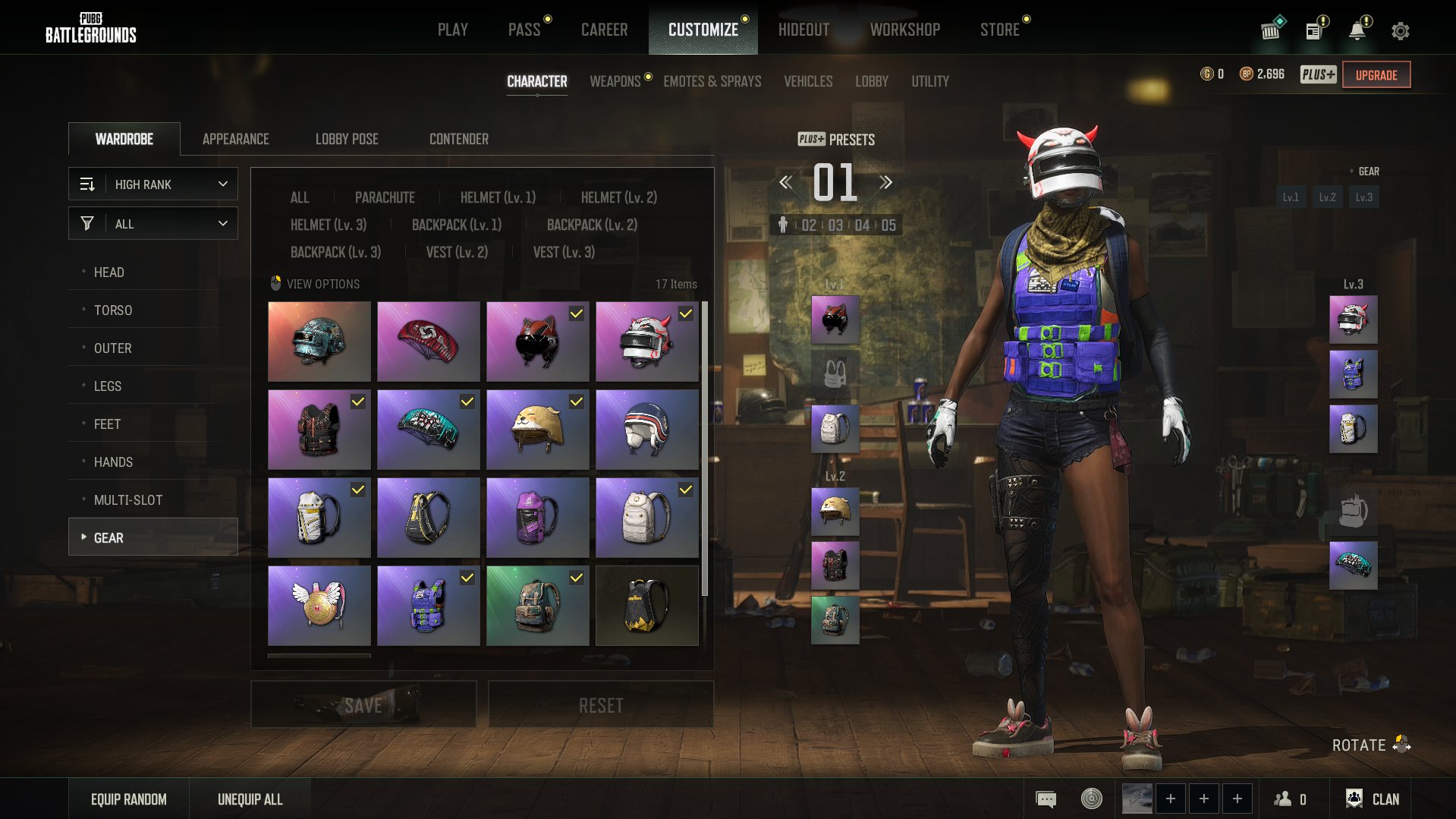This screenshot has height=819, width=1456.
Task: Open the Play menu
Action: 452,30
